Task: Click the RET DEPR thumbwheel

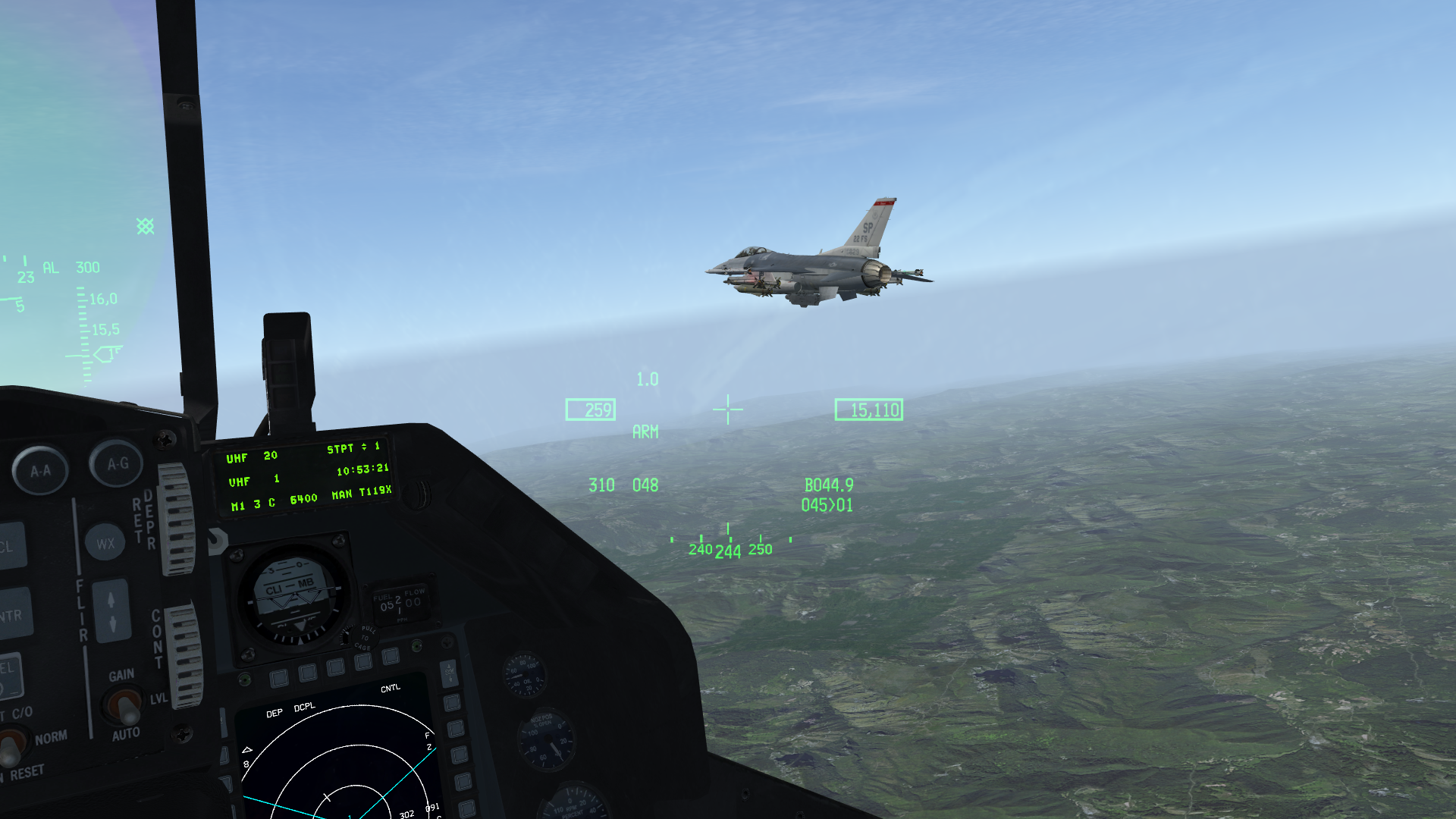Action: (177, 519)
